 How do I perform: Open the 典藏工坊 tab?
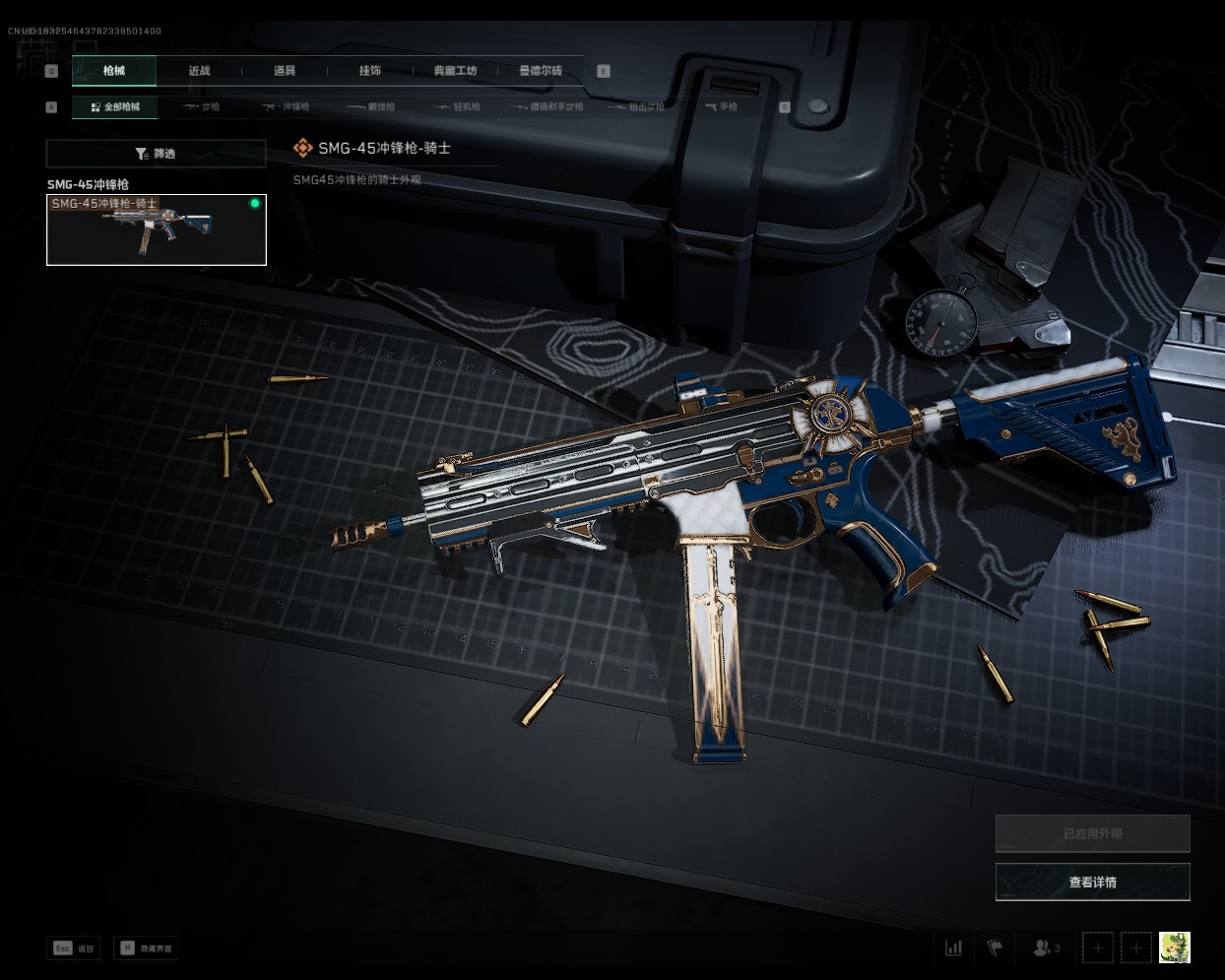[x=455, y=71]
